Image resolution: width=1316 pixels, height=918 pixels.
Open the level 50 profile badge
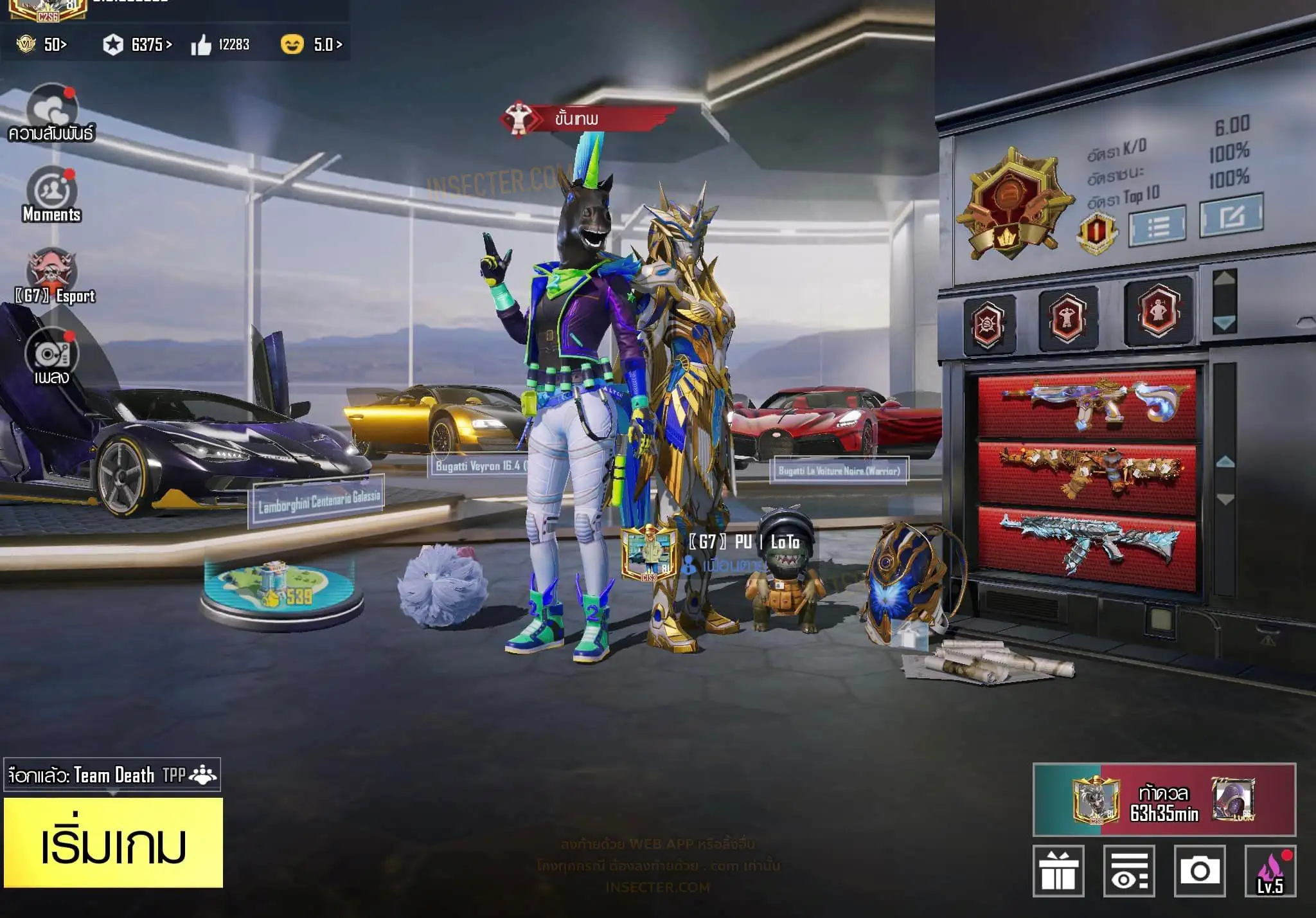pyautogui.click(x=42, y=44)
